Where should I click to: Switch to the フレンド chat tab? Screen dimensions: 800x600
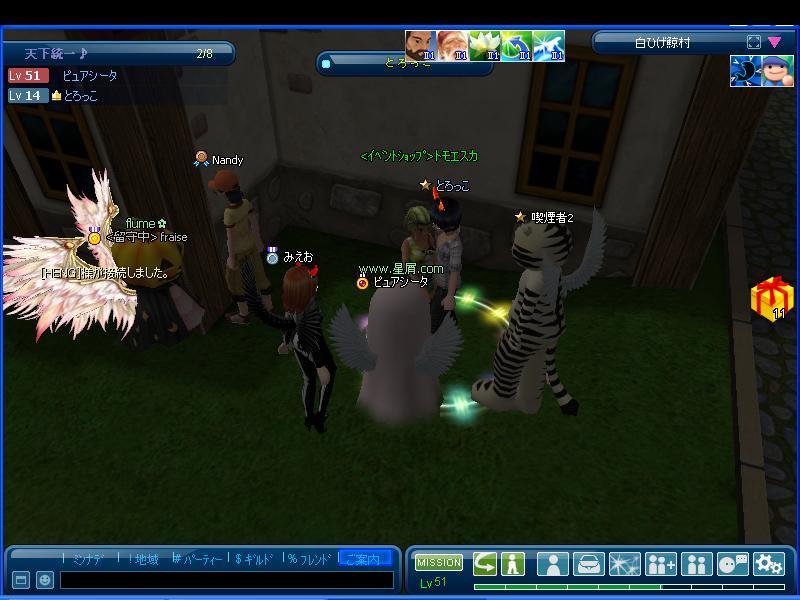[308, 559]
